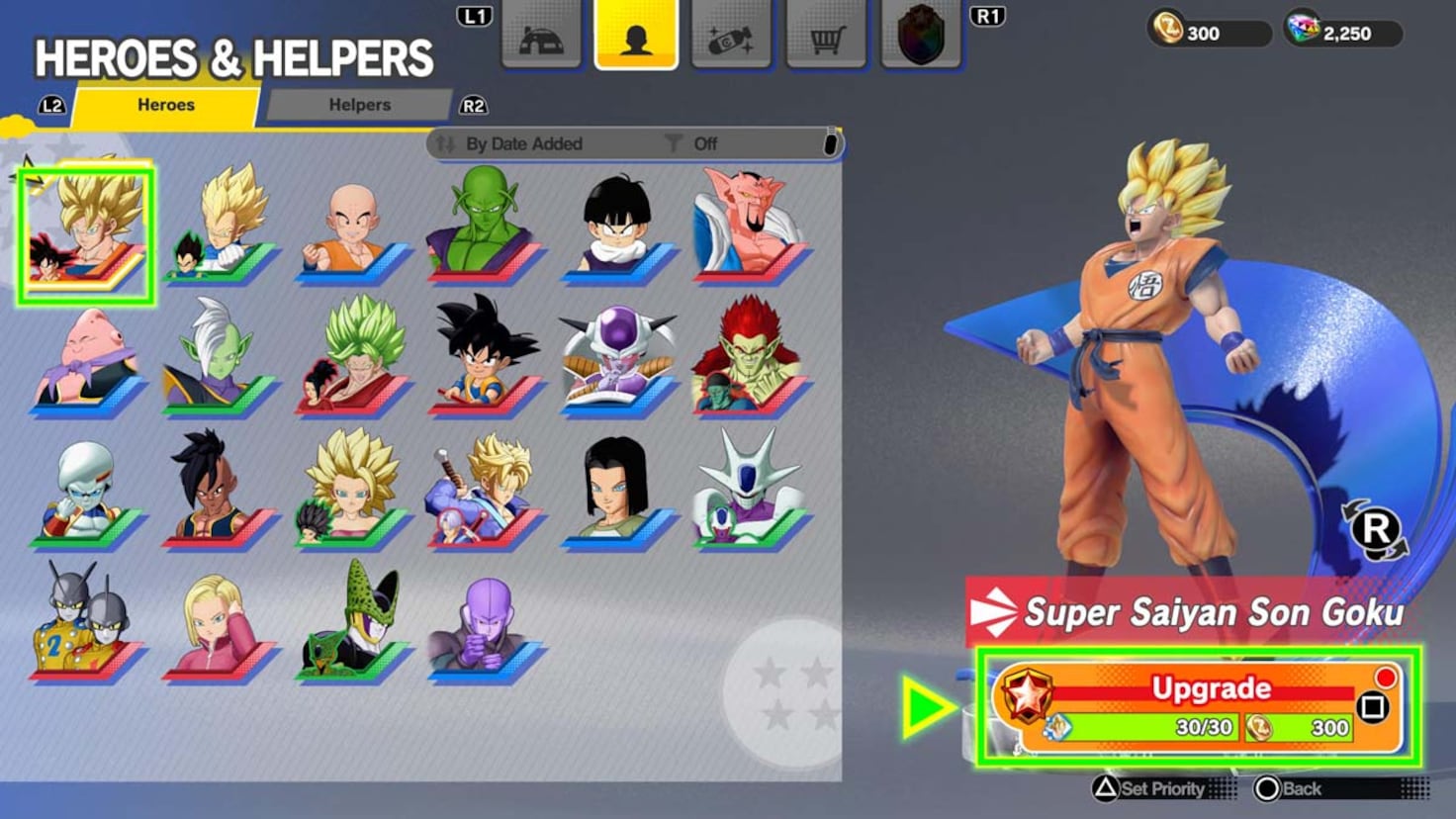Click the filter funnel icon
This screenshot has height=819, width=1456.
pyautogui.click(x=674, y=143)
